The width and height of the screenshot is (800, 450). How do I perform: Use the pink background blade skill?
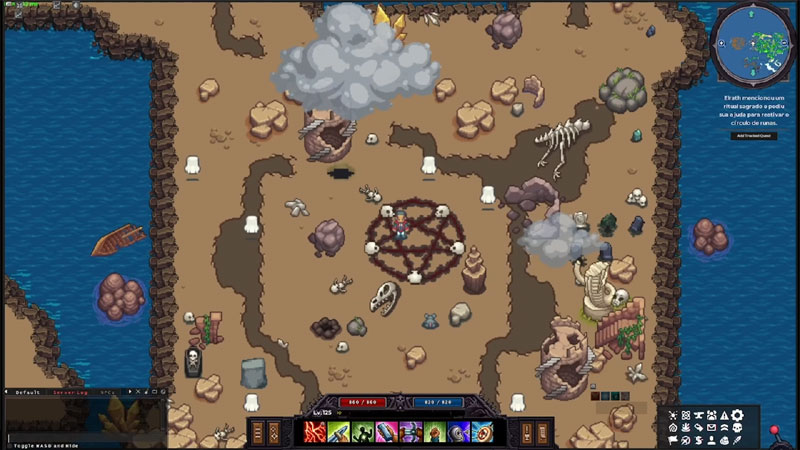[387, 432]
